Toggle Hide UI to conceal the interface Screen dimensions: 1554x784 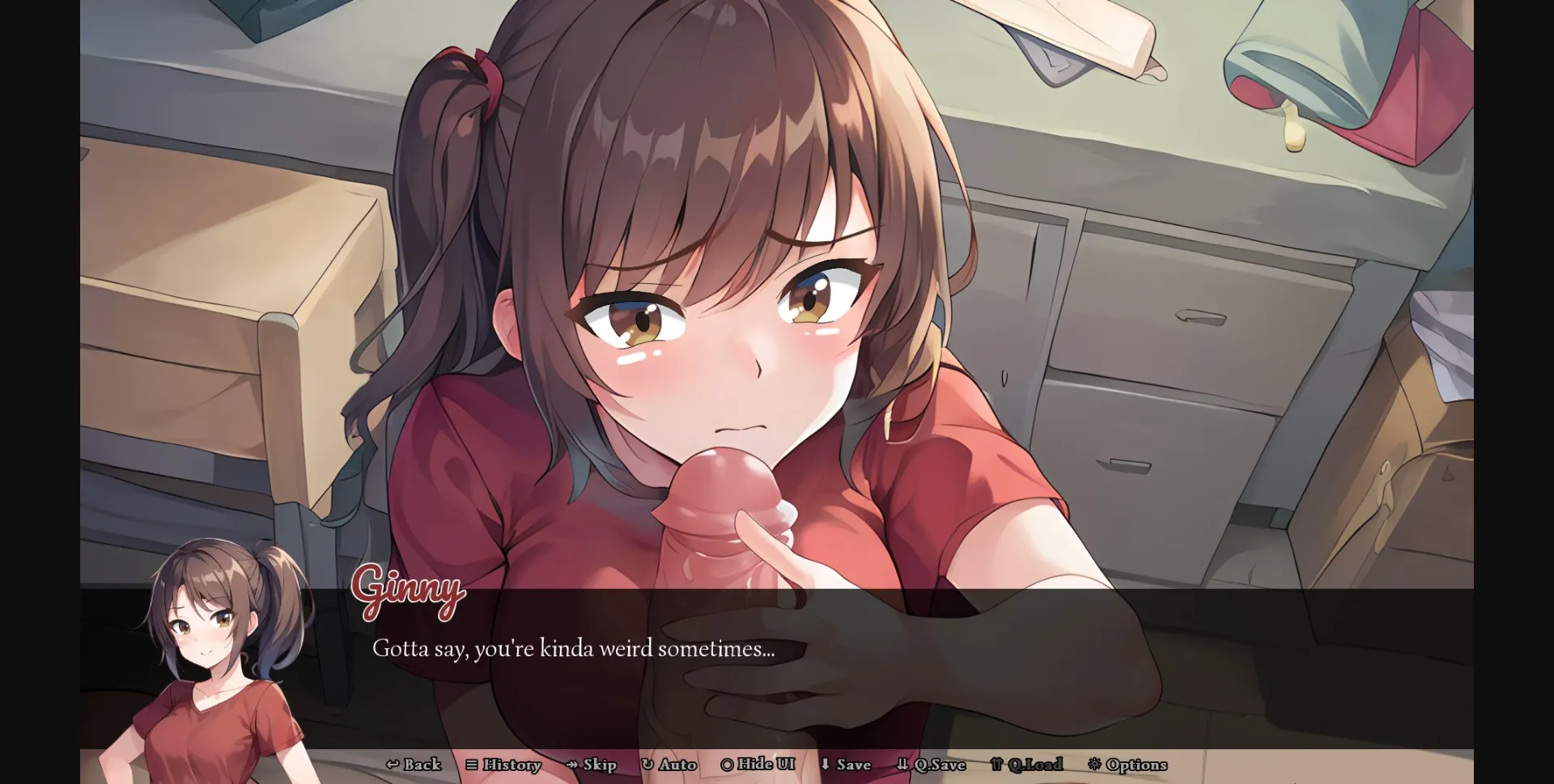759,765
